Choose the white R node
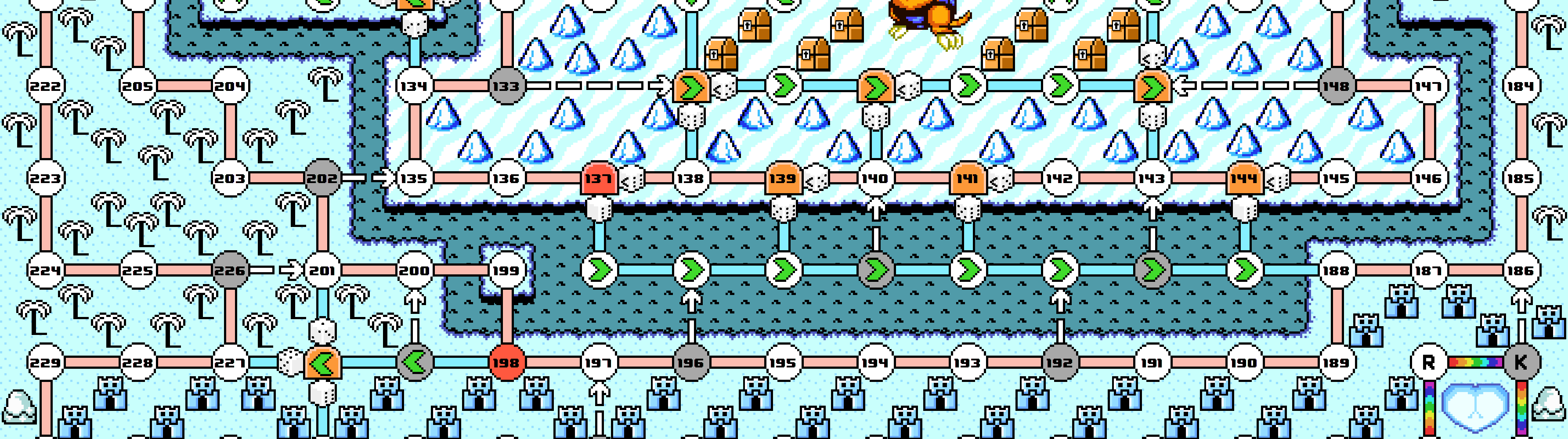The width and height of the screenshot is (1568, 439). (1429, 362)
